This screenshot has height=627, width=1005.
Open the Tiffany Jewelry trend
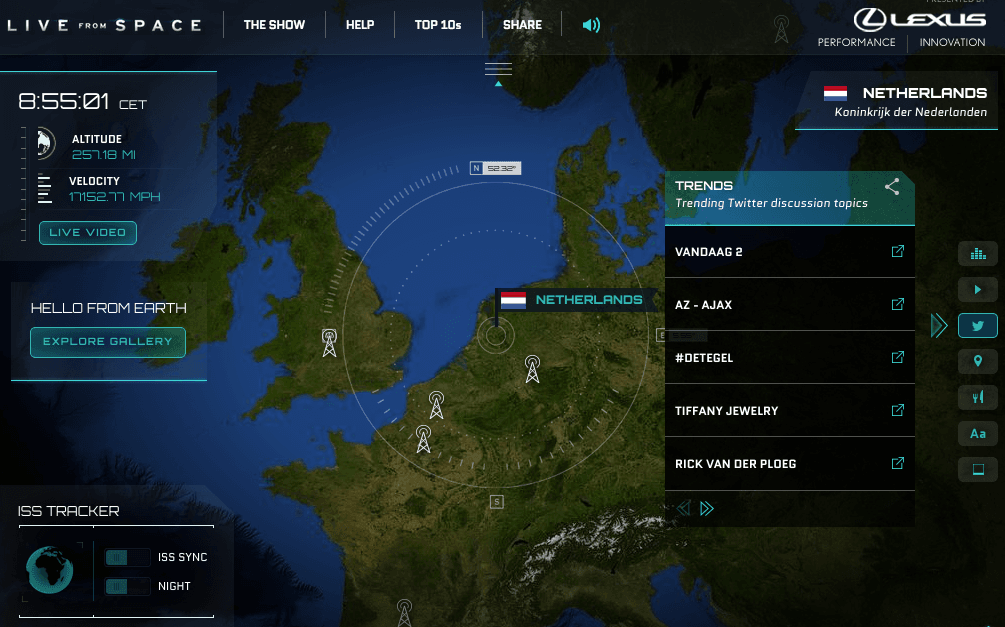tap(897, 410)
